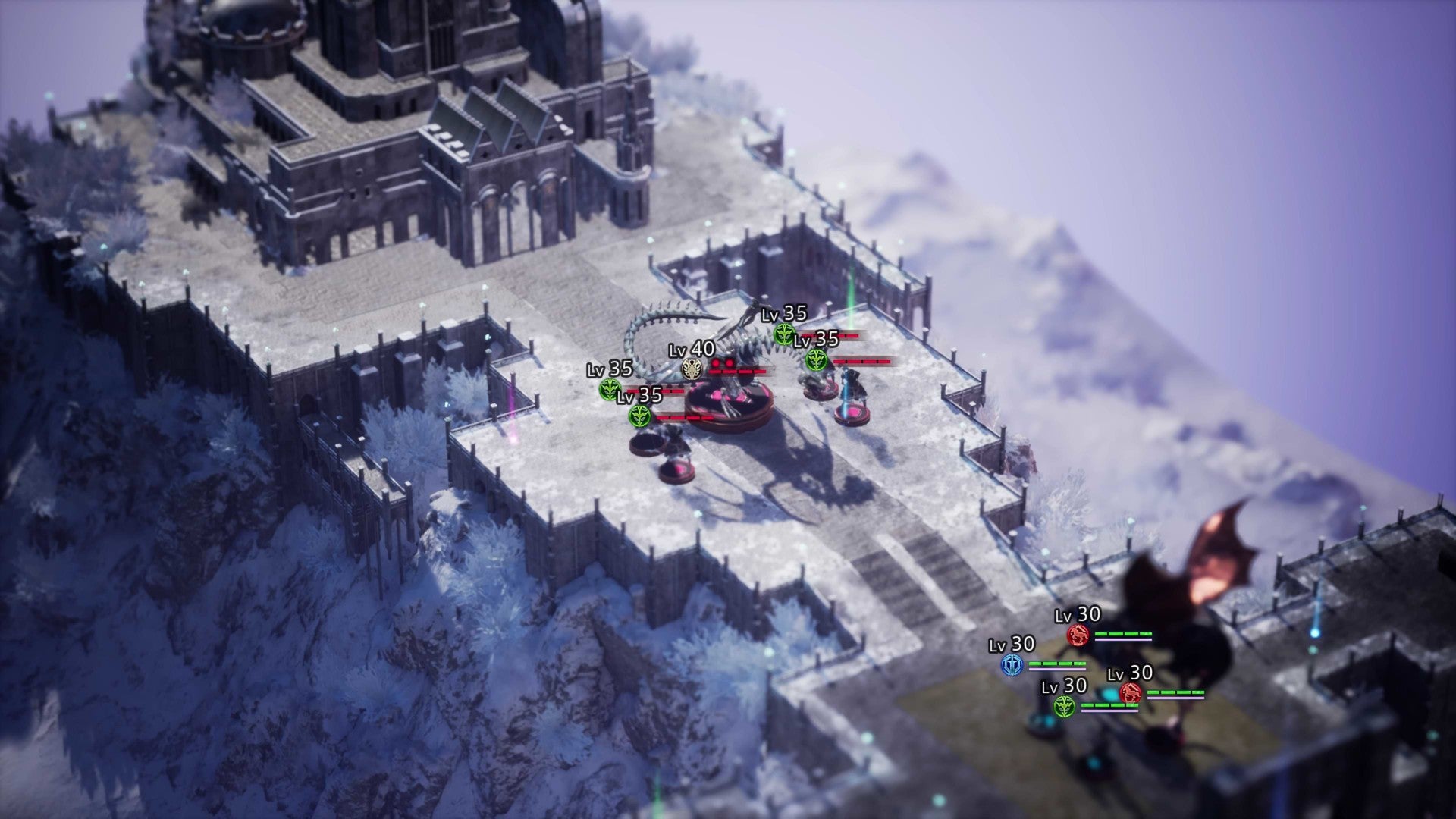Click the upper-right Lv 35 green emblem icon

tap(785, 334)
